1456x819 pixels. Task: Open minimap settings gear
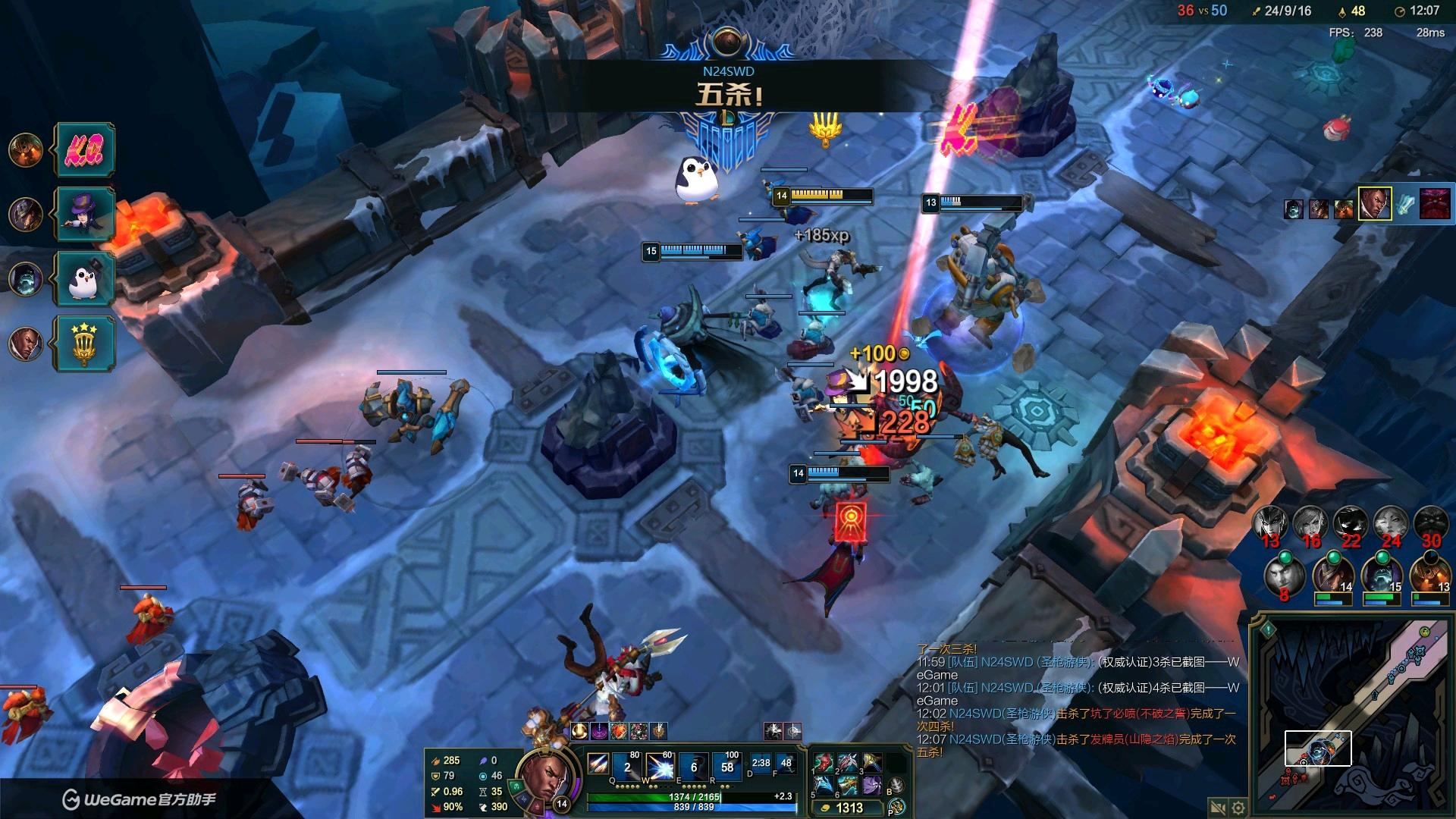click(1238, 808)
